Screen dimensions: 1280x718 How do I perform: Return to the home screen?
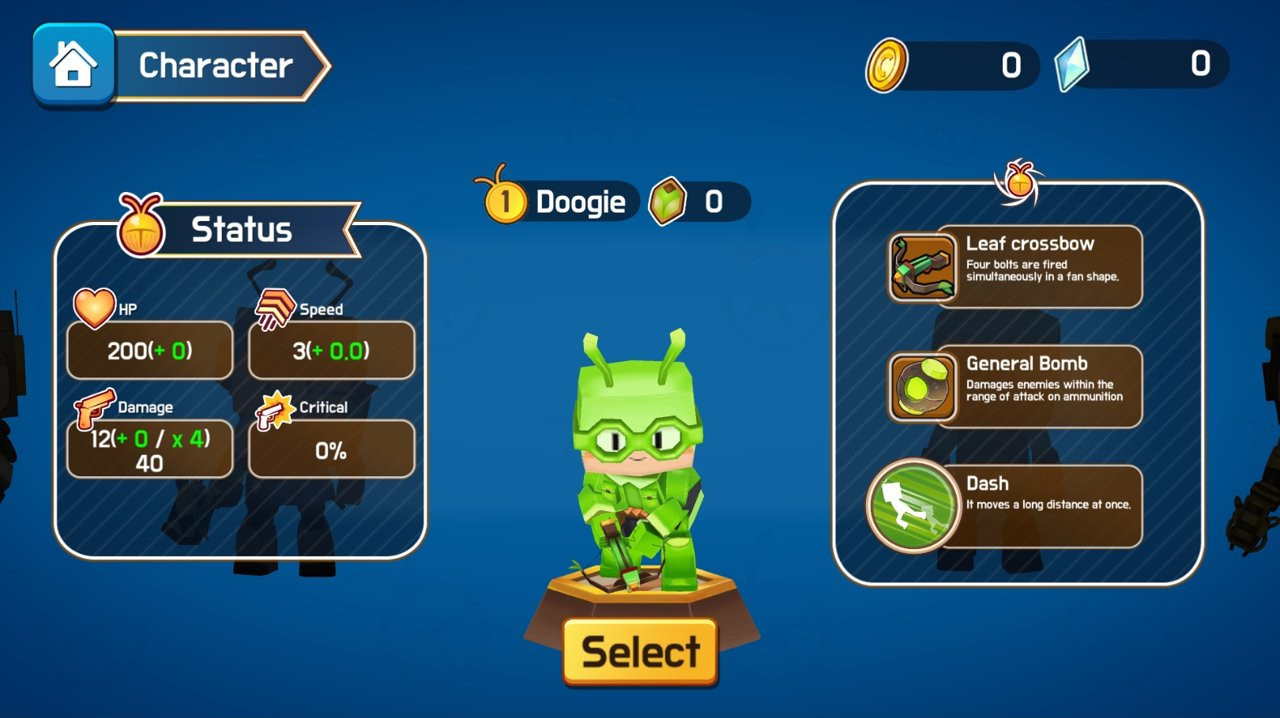point(73,65)
